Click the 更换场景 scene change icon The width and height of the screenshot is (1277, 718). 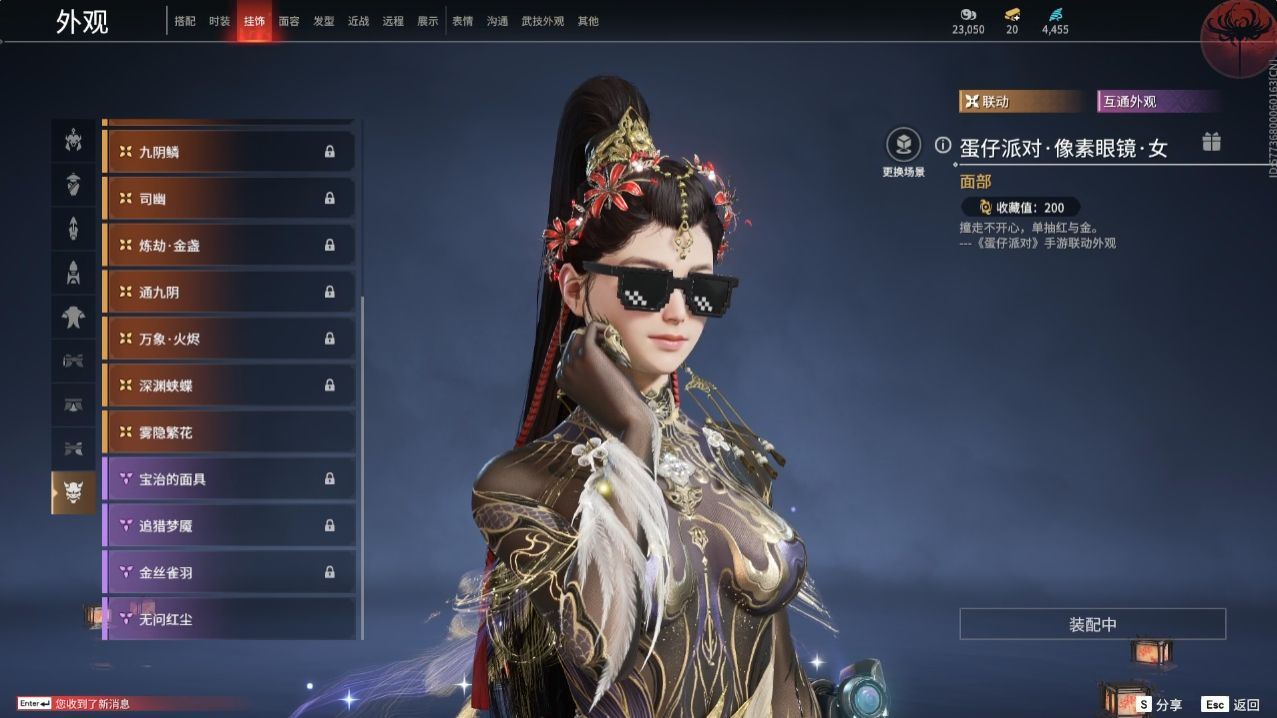tap(903, 146)
